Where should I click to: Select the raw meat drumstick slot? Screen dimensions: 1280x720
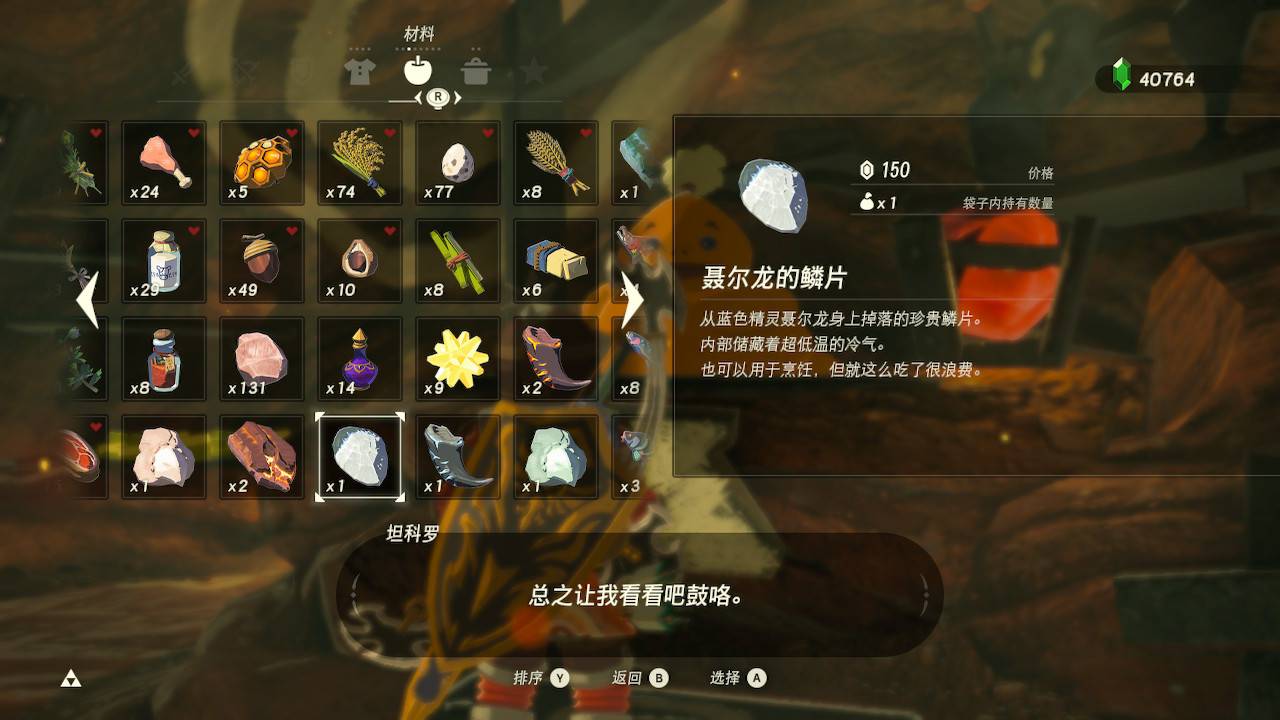coord(164,163)
